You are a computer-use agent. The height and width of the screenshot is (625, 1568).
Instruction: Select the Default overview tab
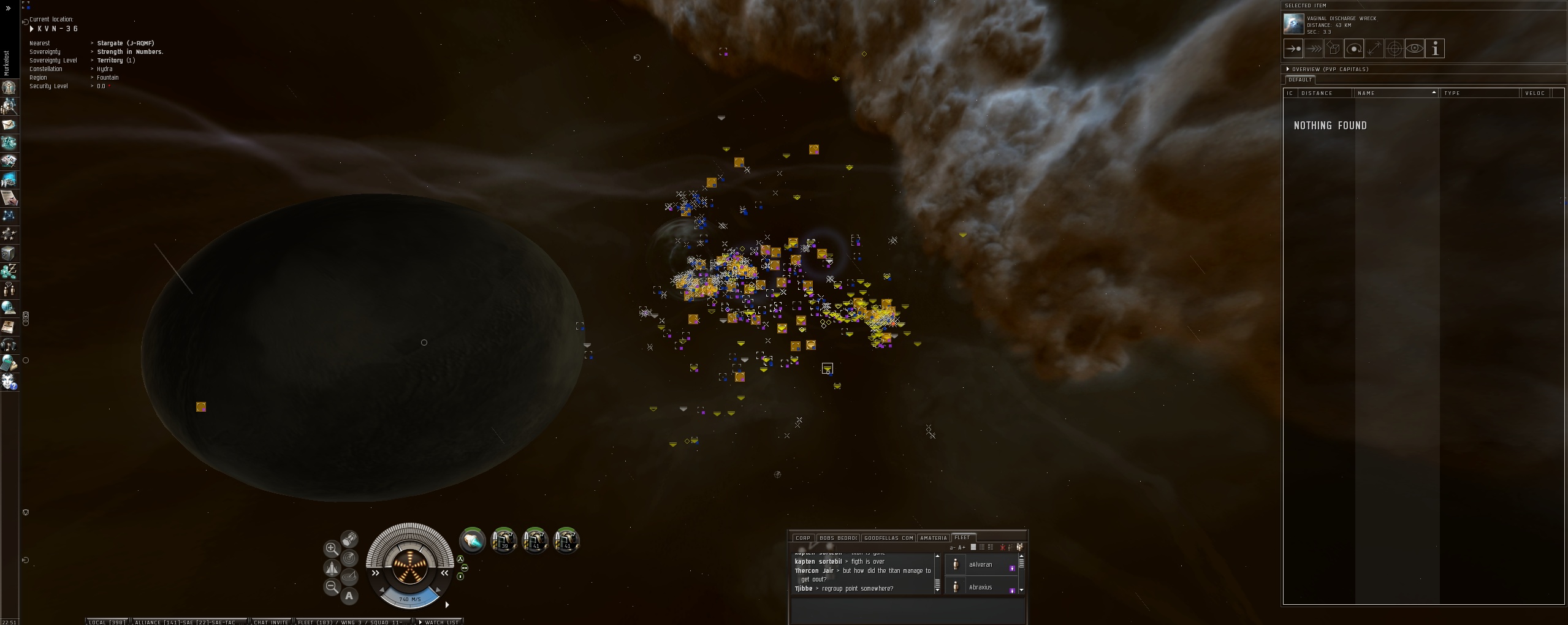[x=1300, y=80]
